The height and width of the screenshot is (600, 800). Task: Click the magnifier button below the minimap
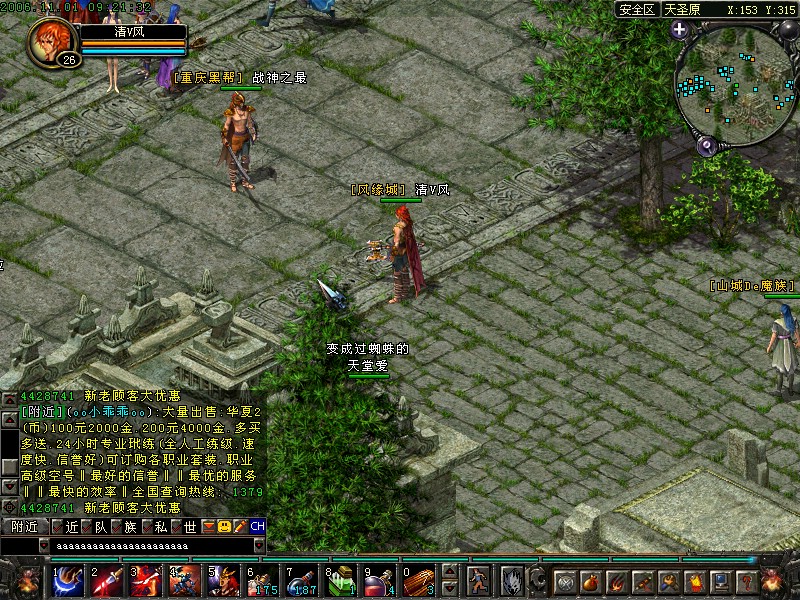point(706,146)
